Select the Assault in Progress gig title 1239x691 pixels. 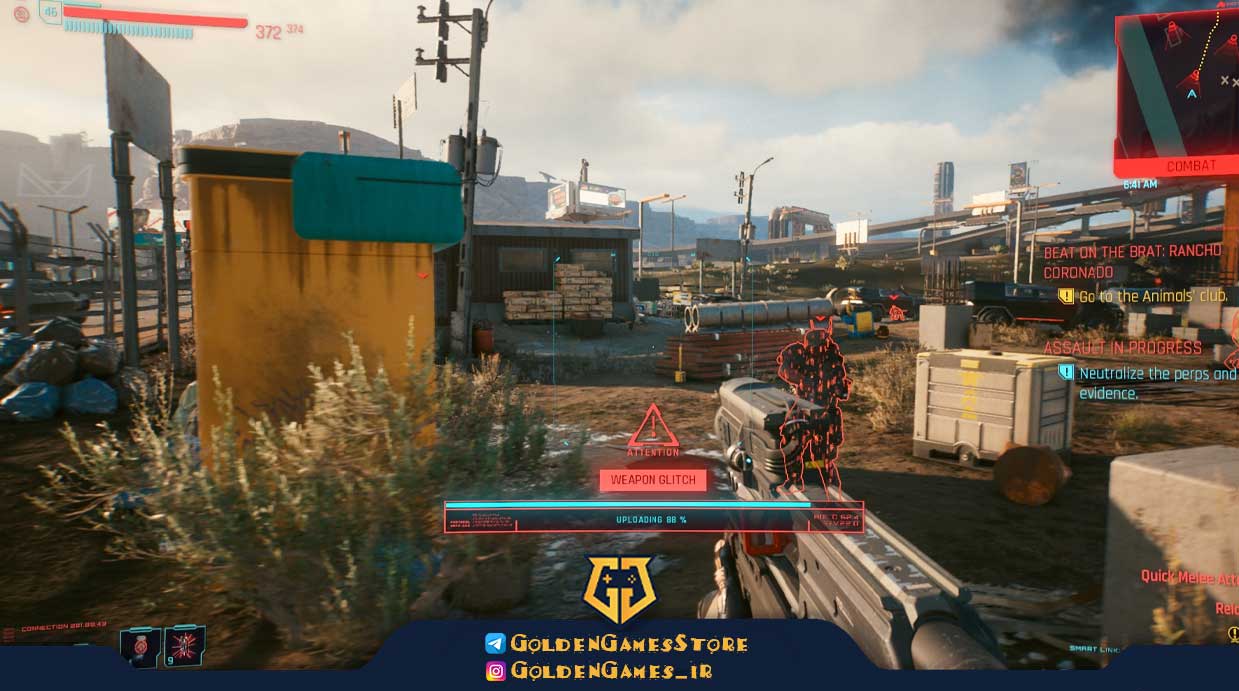[x=1122, y=348]
